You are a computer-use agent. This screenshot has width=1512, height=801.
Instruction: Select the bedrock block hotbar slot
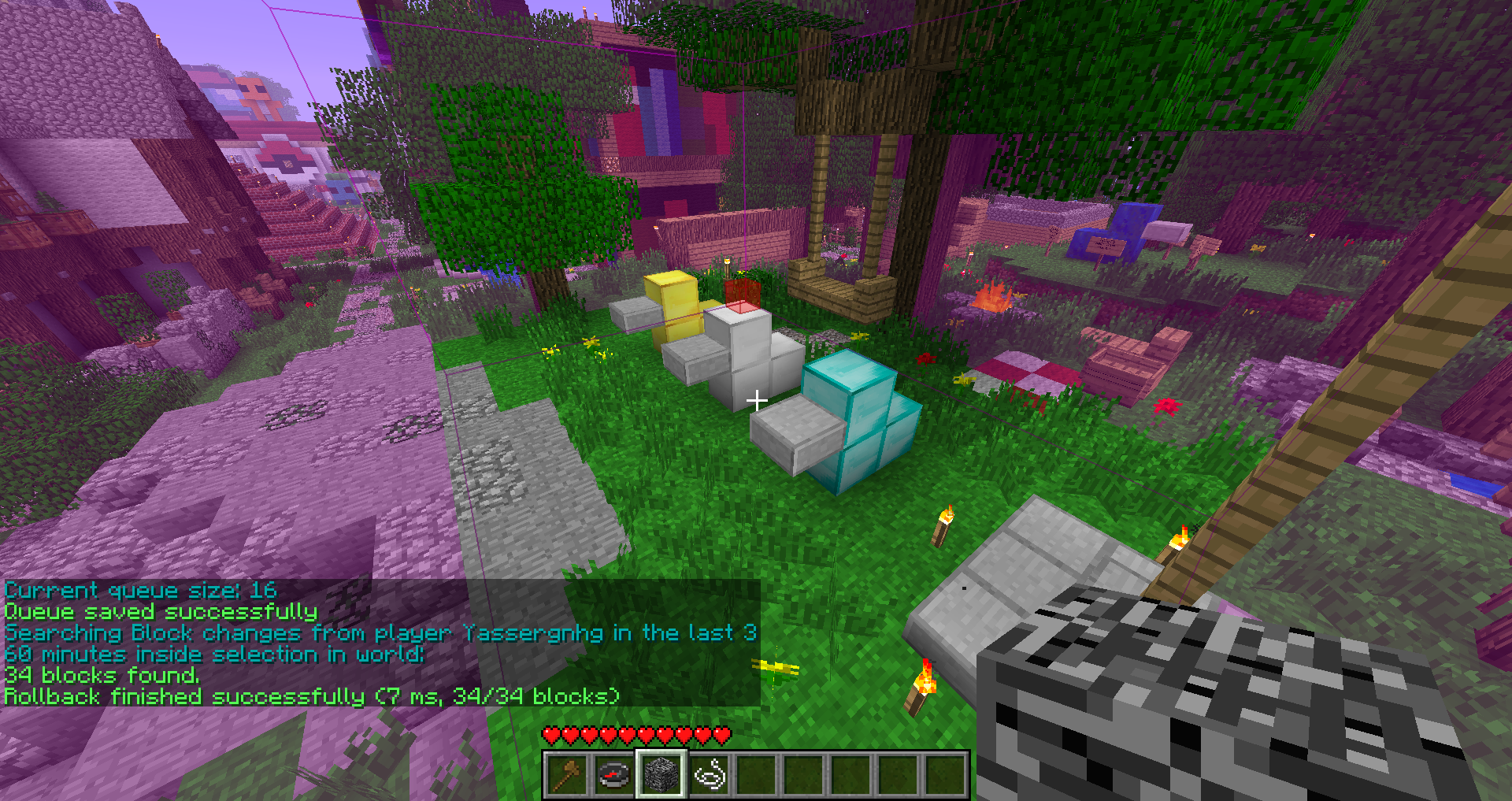tap(661, 775)
